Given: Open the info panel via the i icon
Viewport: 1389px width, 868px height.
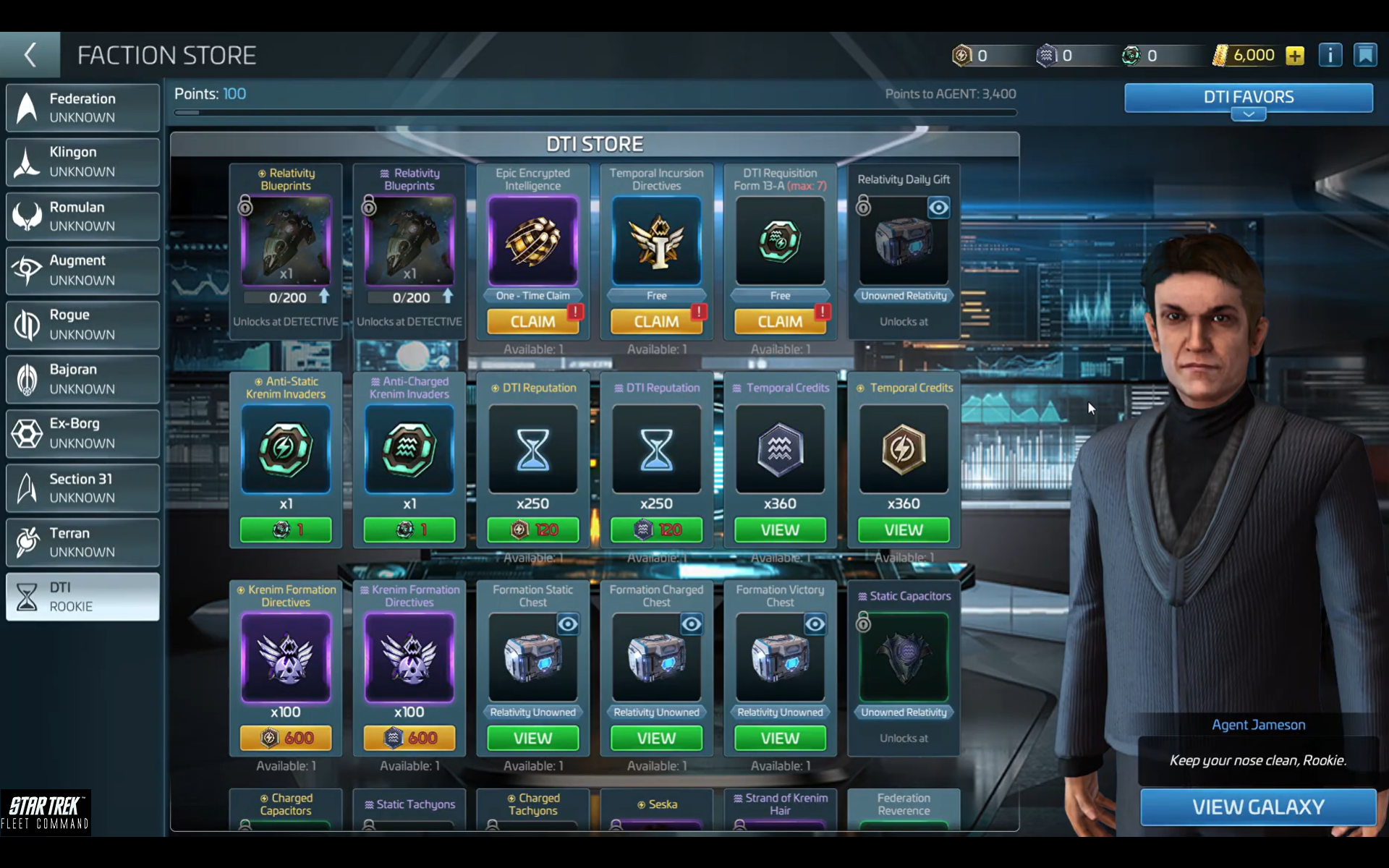Looking at the screenshot, I should tap(1330, 54).
